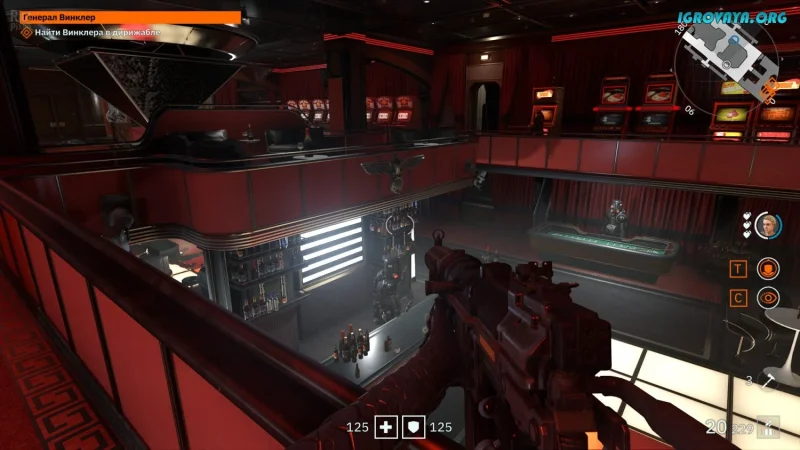
Task: Click the equipped weapon ammo icon
Action: click(768, 426)
